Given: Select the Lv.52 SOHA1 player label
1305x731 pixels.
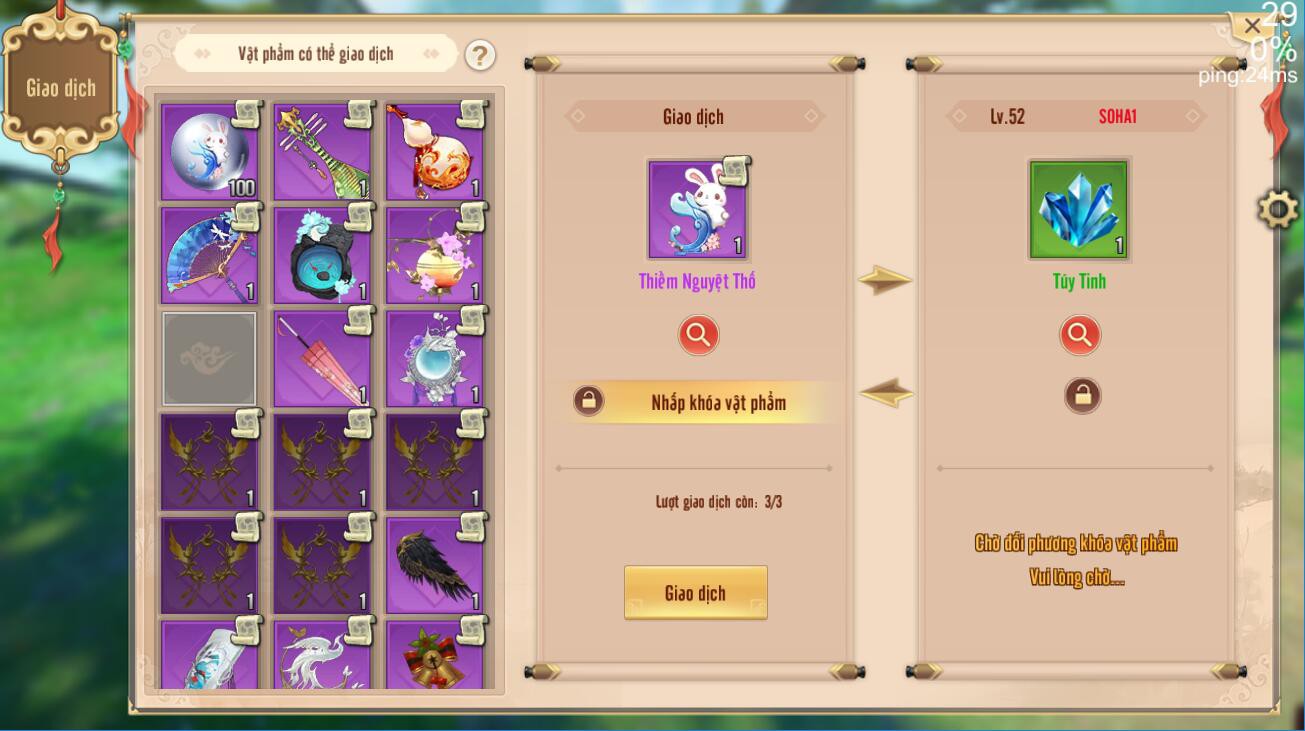Looking at the screenshot, I should 1078,117.
